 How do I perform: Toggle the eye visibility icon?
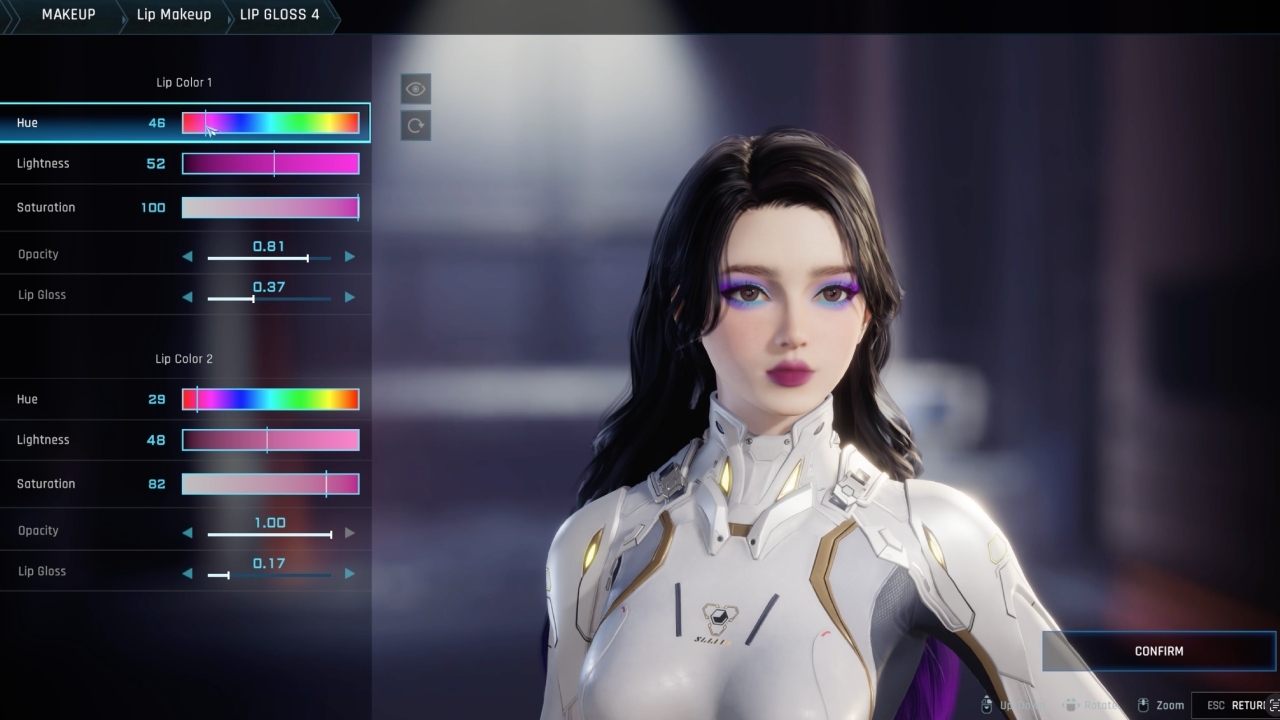(416, 89)
